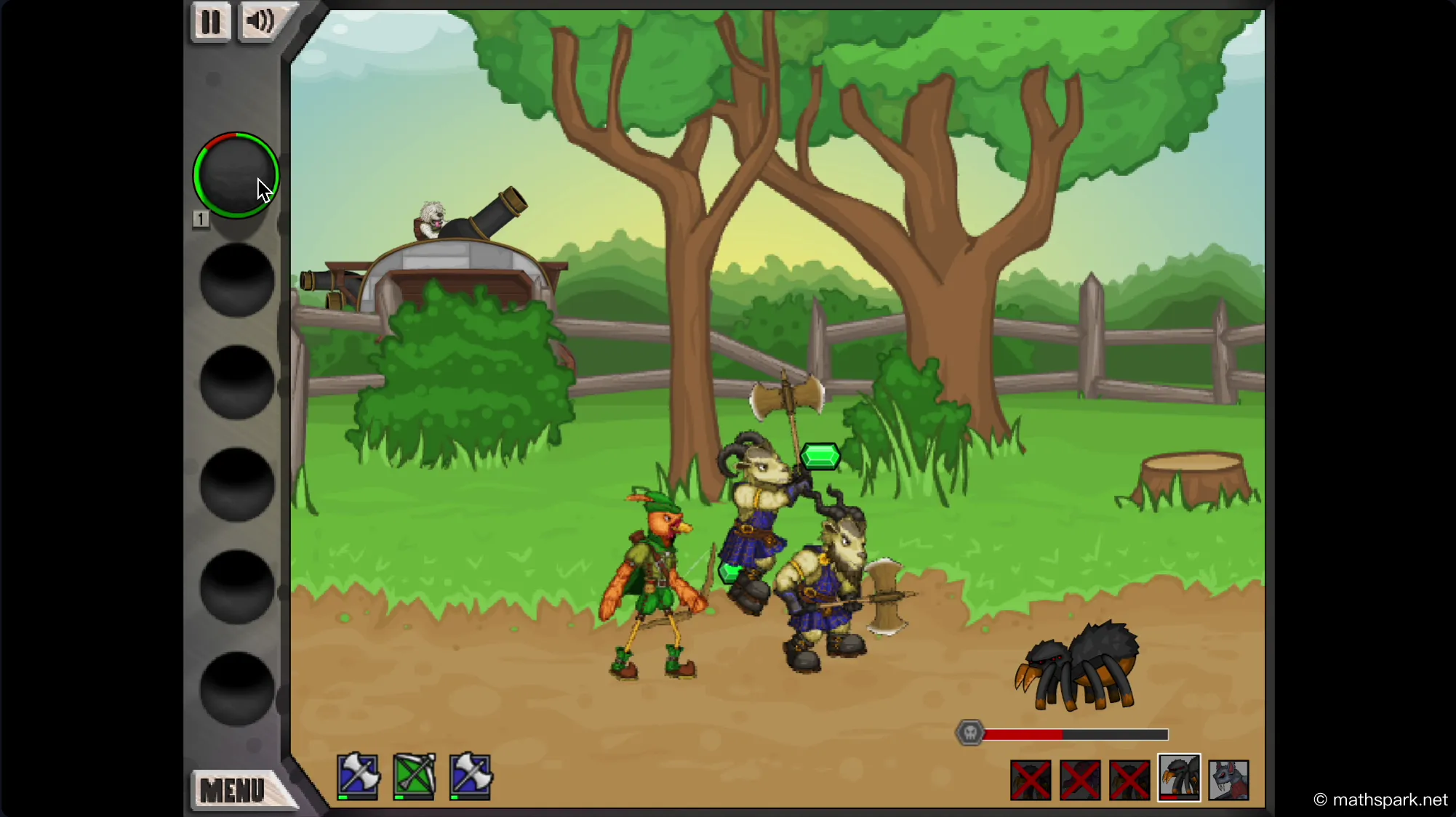This screenshot has width=1456, height=817.
Task: Select the first battle axe ability
Action: tap(357, 776)
